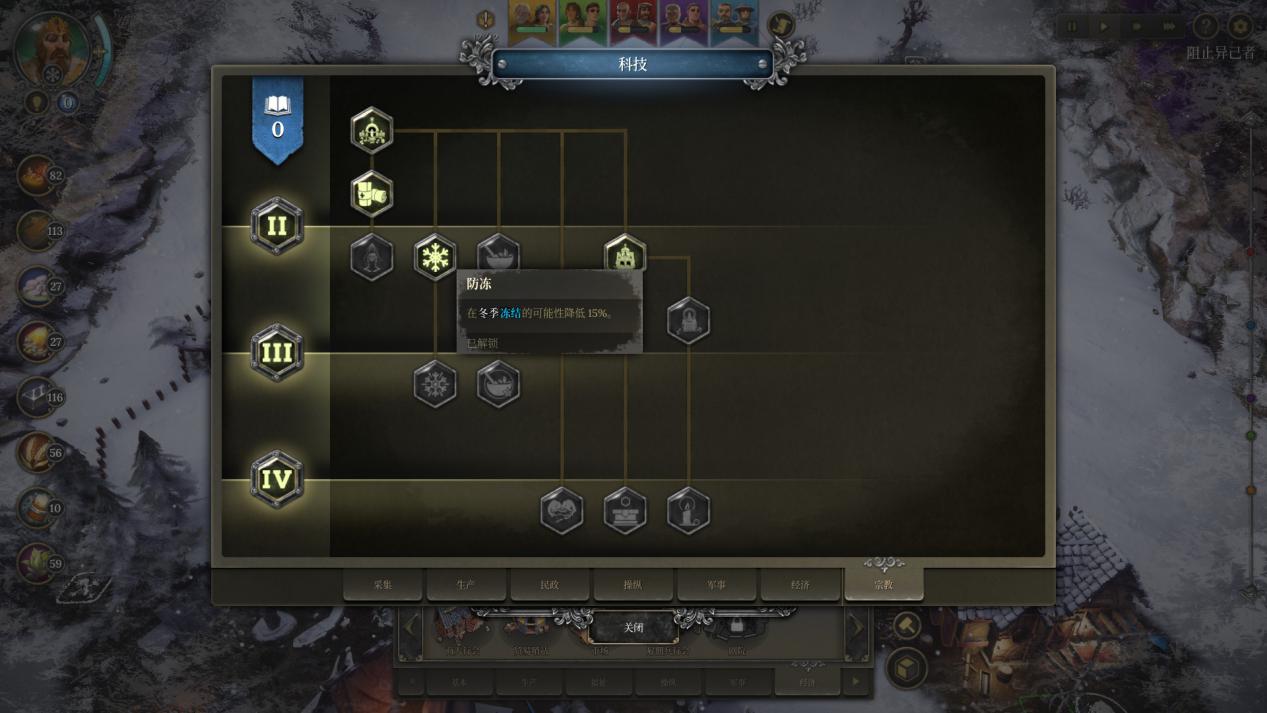The width and height of the screenshot is (1267, 713).
Task: Select the 宗教 tech tab
Action: pos(883,584)
